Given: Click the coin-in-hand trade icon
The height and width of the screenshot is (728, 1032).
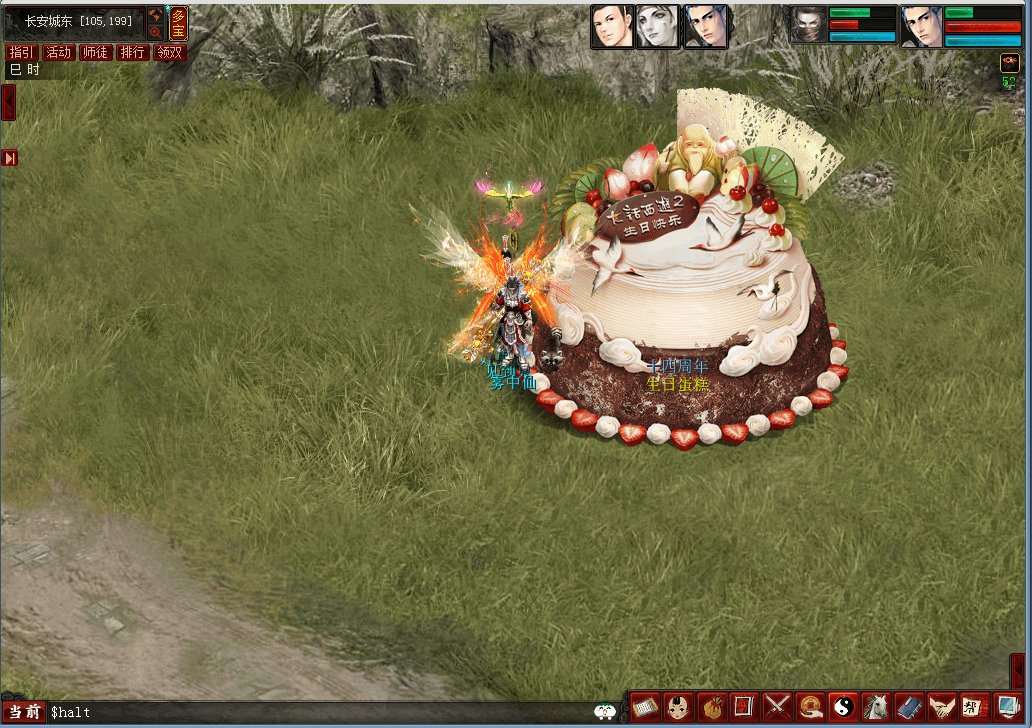Looking at the screenshot, I should [x=811, y=708].
